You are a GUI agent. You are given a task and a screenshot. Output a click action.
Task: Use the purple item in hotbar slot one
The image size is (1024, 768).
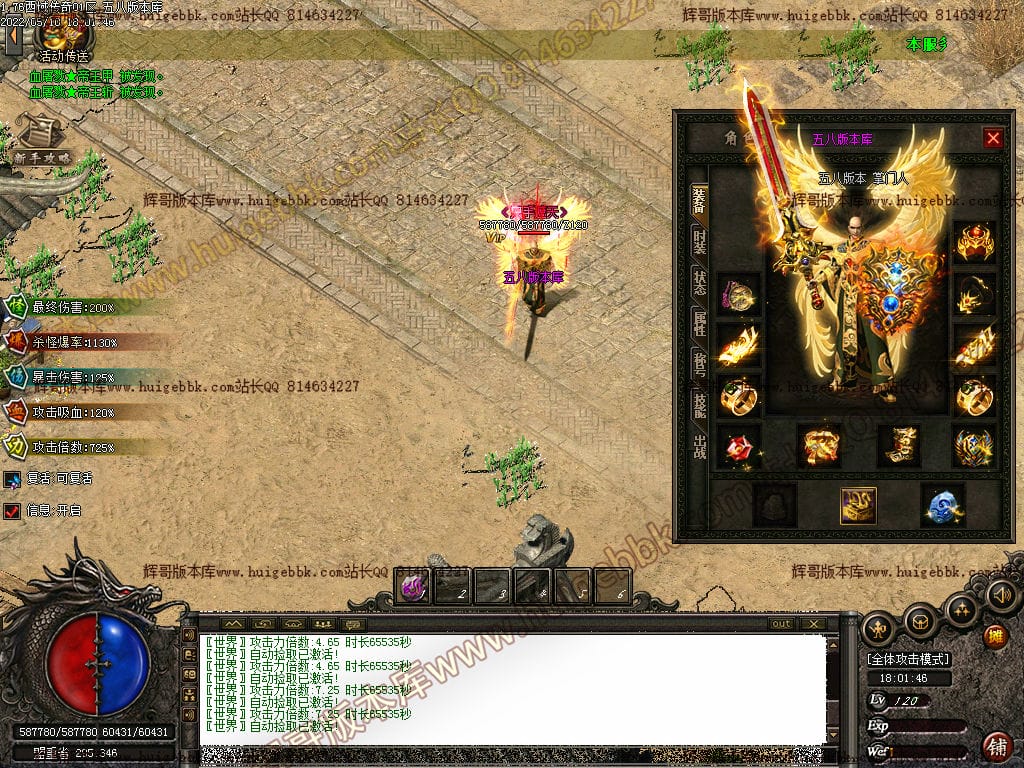point(414,587)
